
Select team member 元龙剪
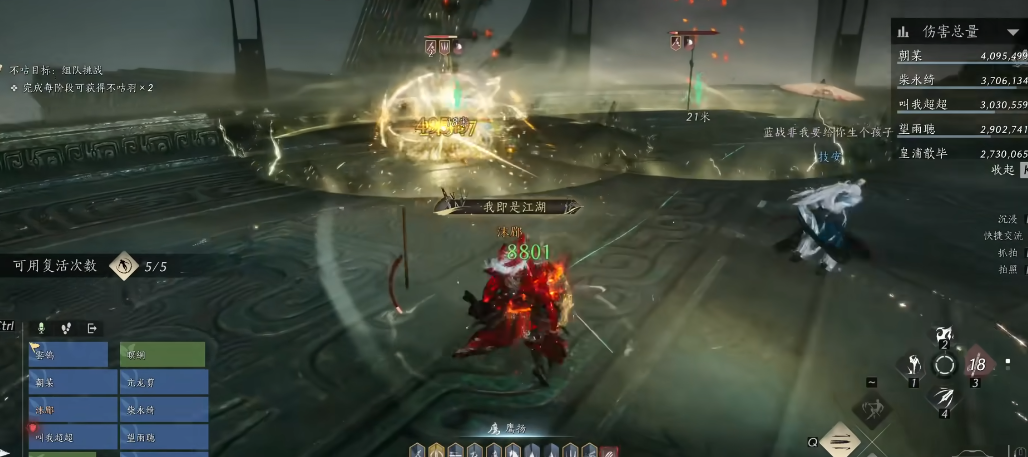tap(163, 382)
